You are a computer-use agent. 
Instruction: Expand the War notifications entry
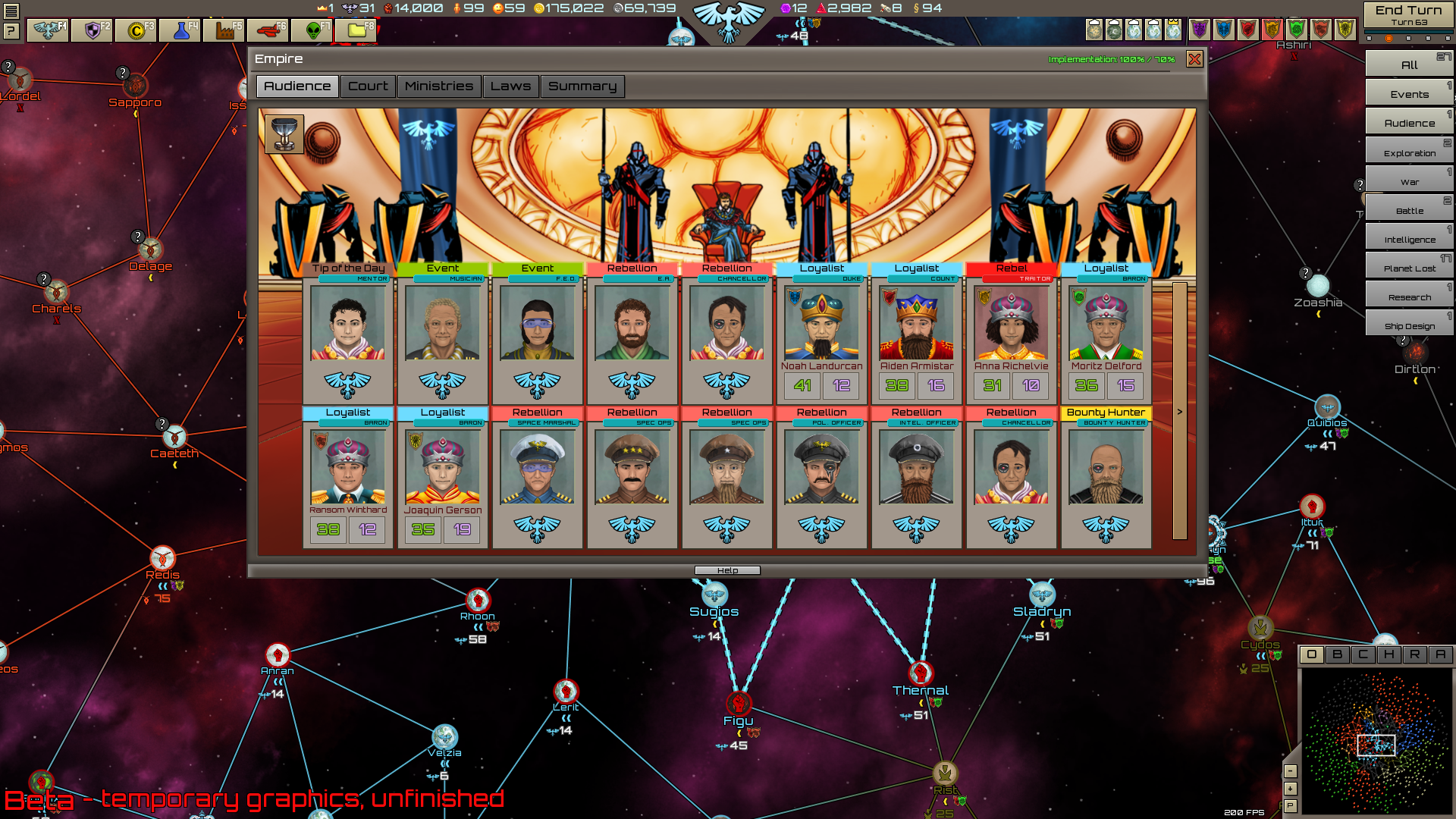point(1410,181)
